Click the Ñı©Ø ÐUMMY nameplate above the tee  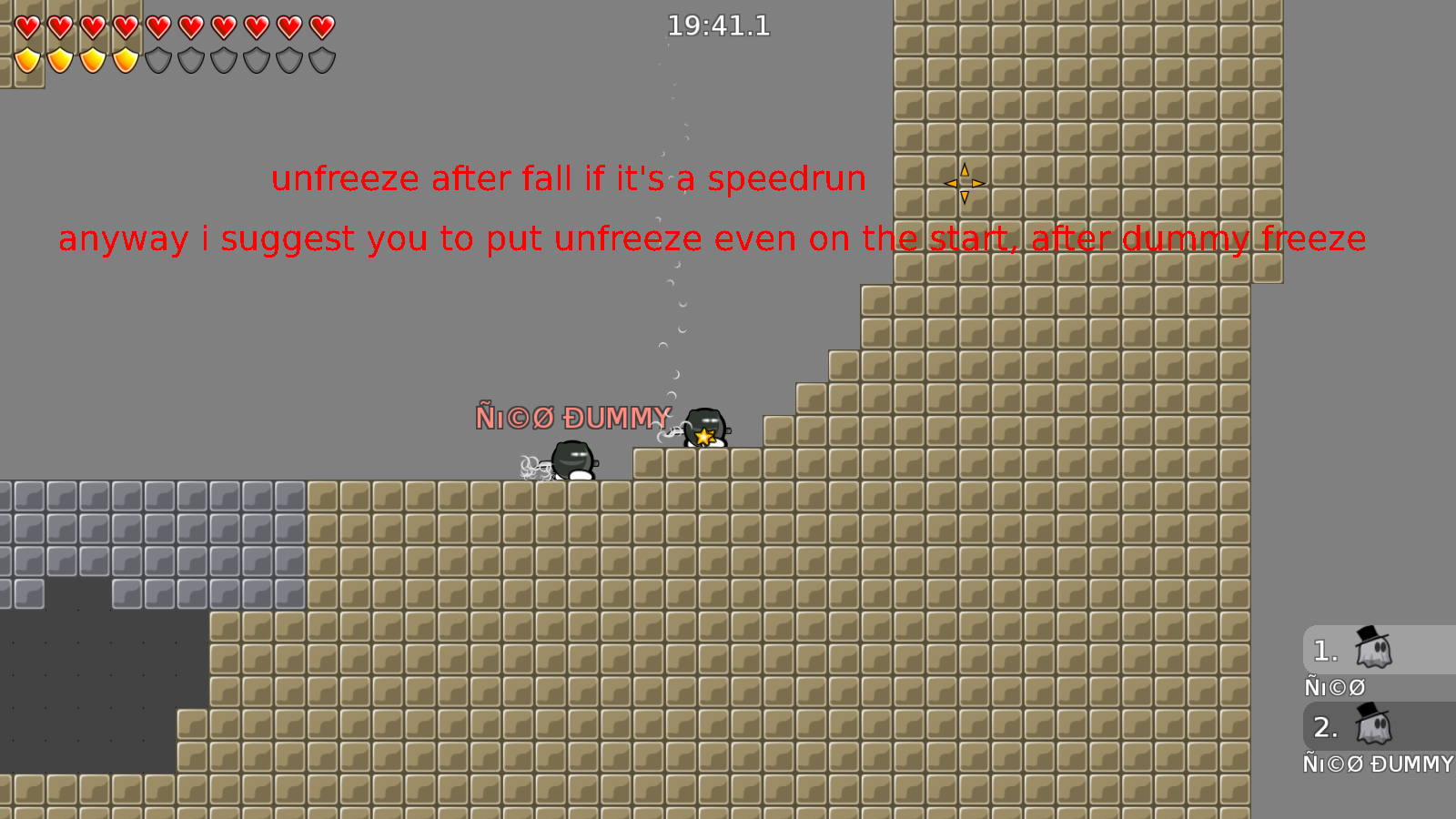(573, 418)
